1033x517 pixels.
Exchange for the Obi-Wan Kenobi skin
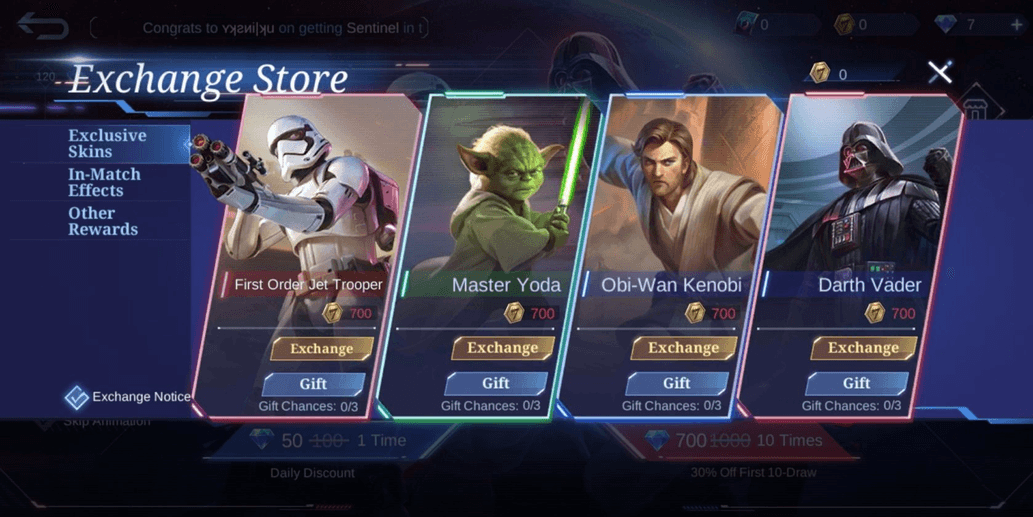[x=683, y=347]
